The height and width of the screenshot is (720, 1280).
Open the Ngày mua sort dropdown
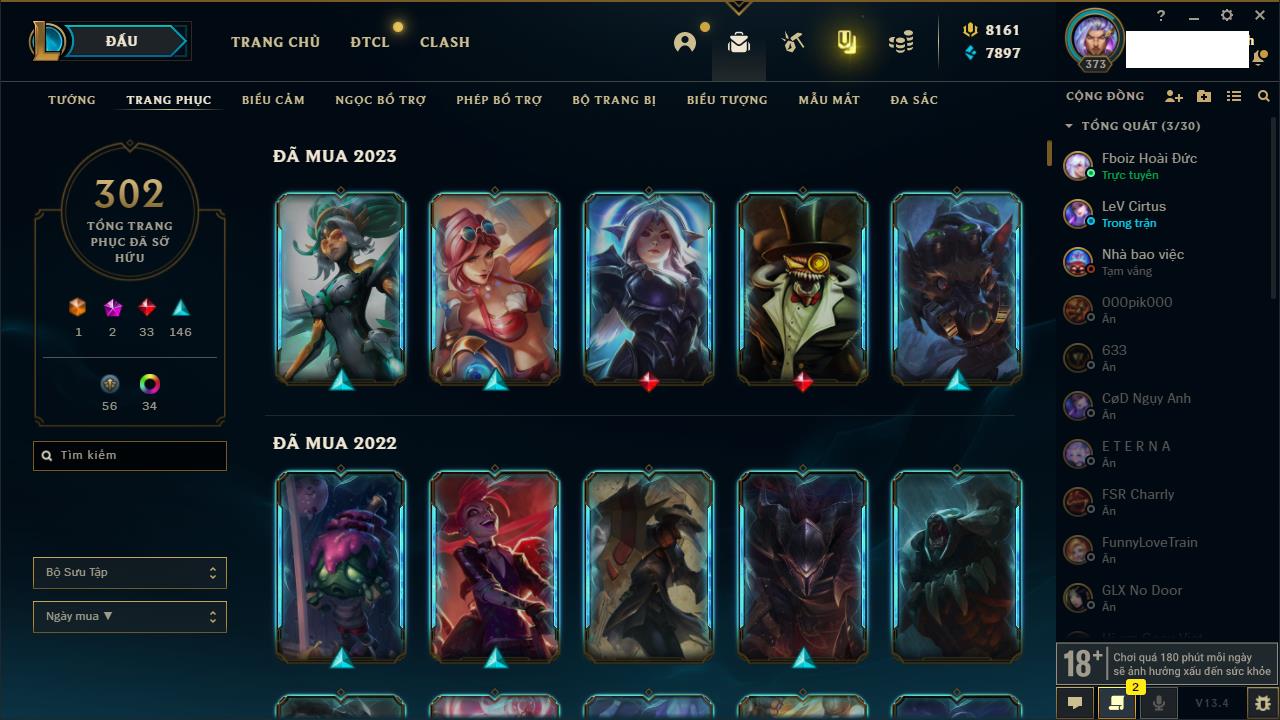click(x=130, y=617)
